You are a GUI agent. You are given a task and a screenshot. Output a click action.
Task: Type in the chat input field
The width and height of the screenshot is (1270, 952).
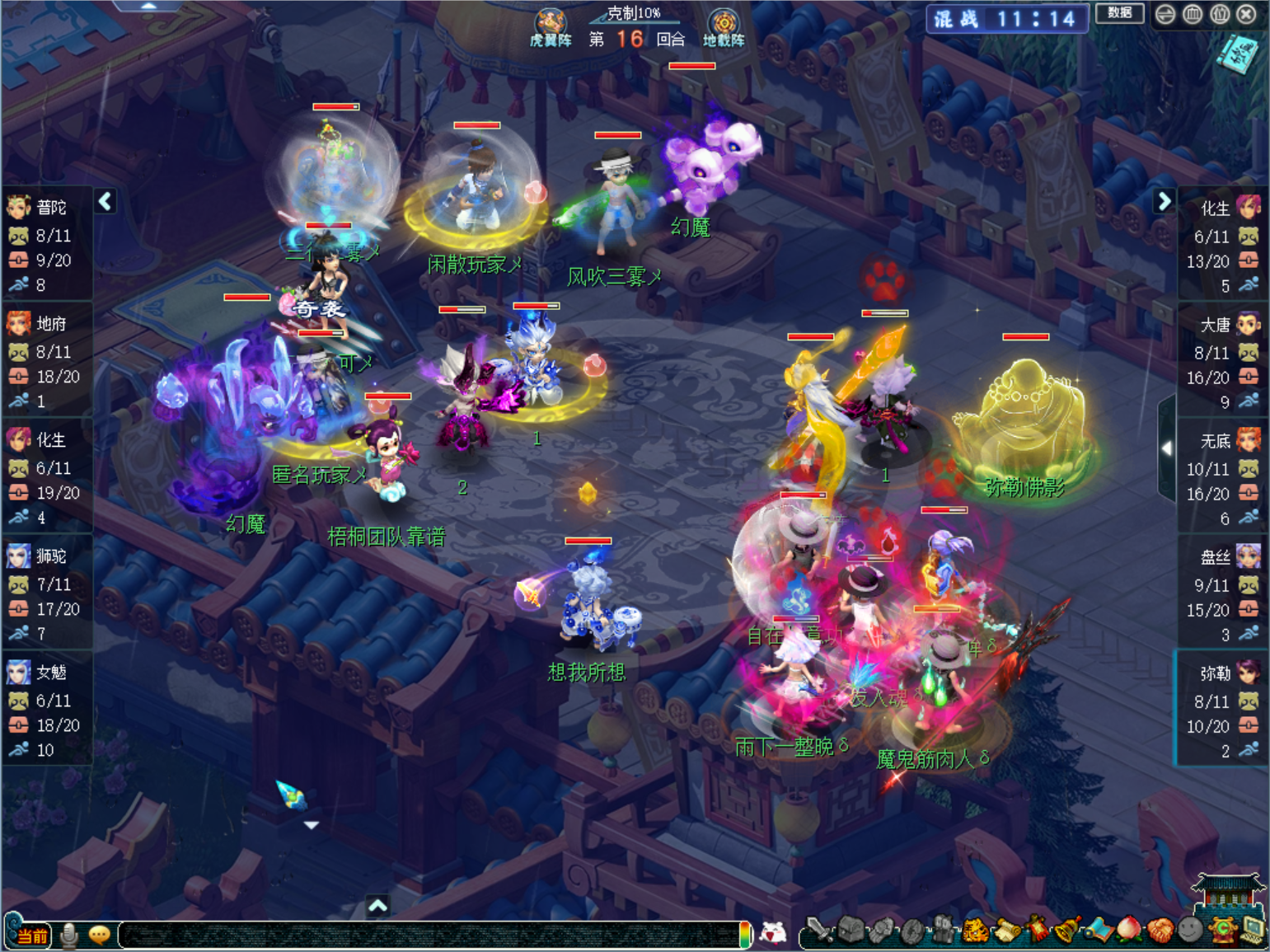(429, 935)
